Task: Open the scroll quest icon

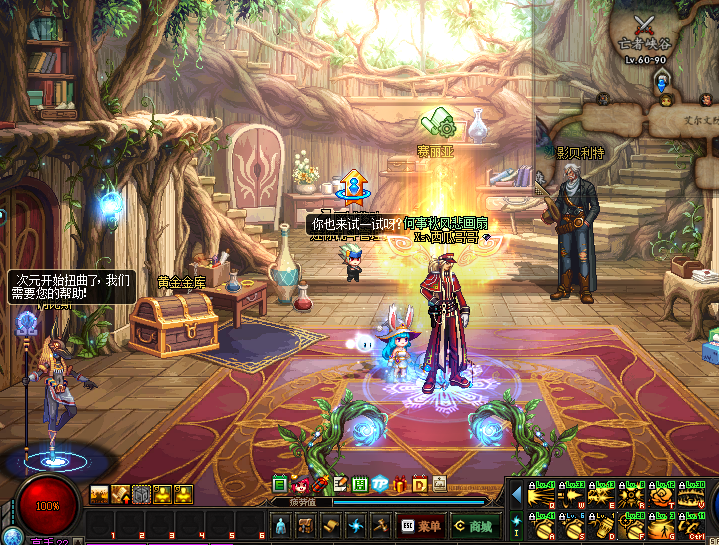Action: coord(331,525)
